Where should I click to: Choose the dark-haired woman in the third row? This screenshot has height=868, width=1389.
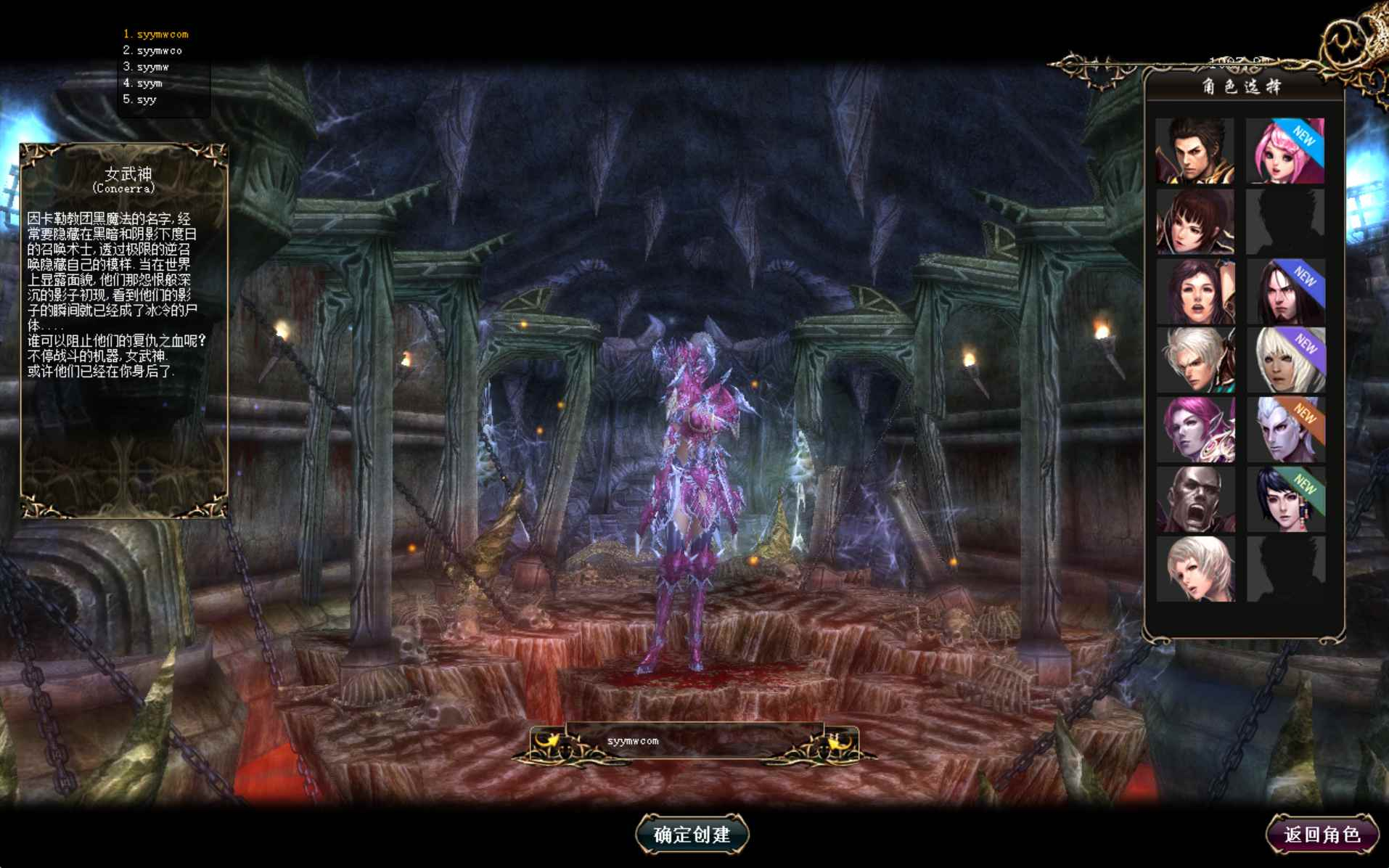coord(1197,290)
